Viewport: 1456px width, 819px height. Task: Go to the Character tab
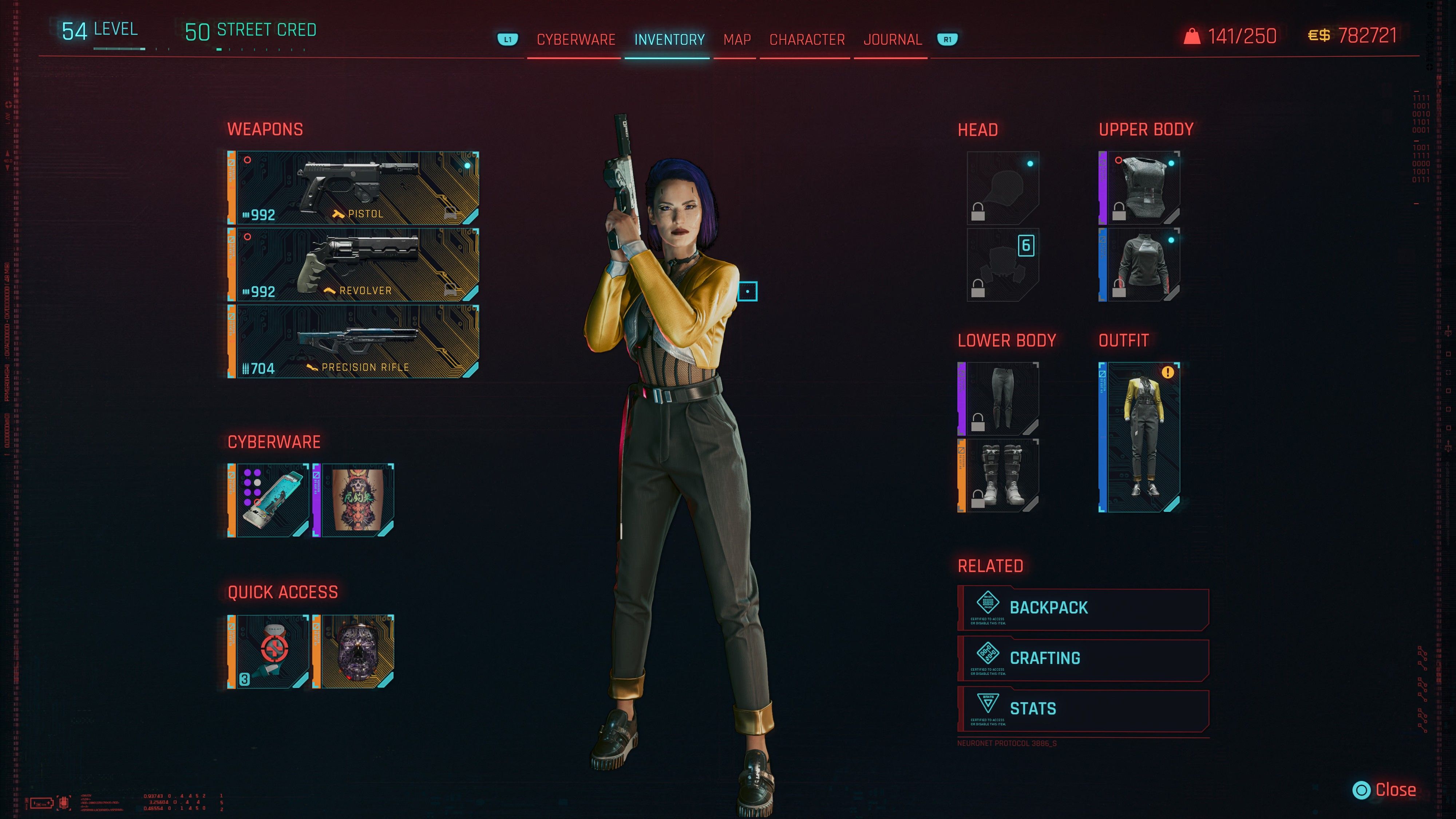(807, 40)
